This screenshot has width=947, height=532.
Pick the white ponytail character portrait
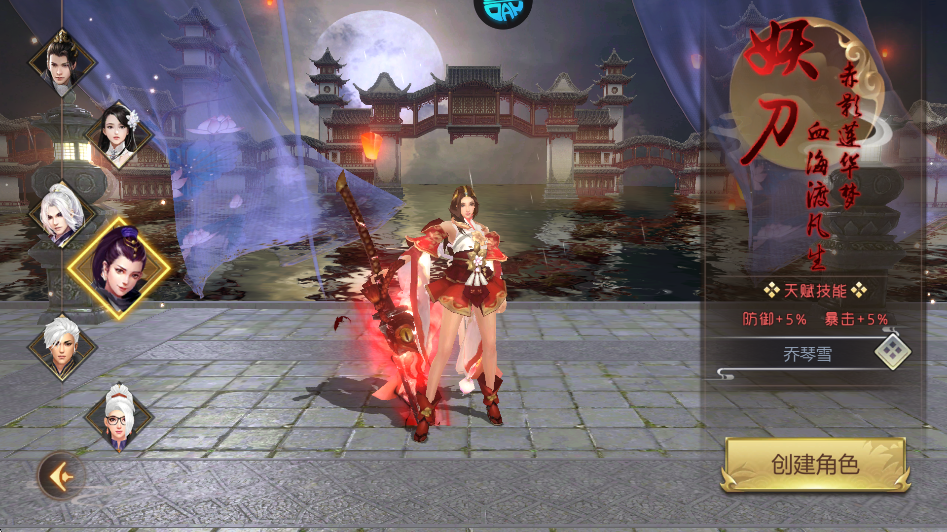(62, 212)
